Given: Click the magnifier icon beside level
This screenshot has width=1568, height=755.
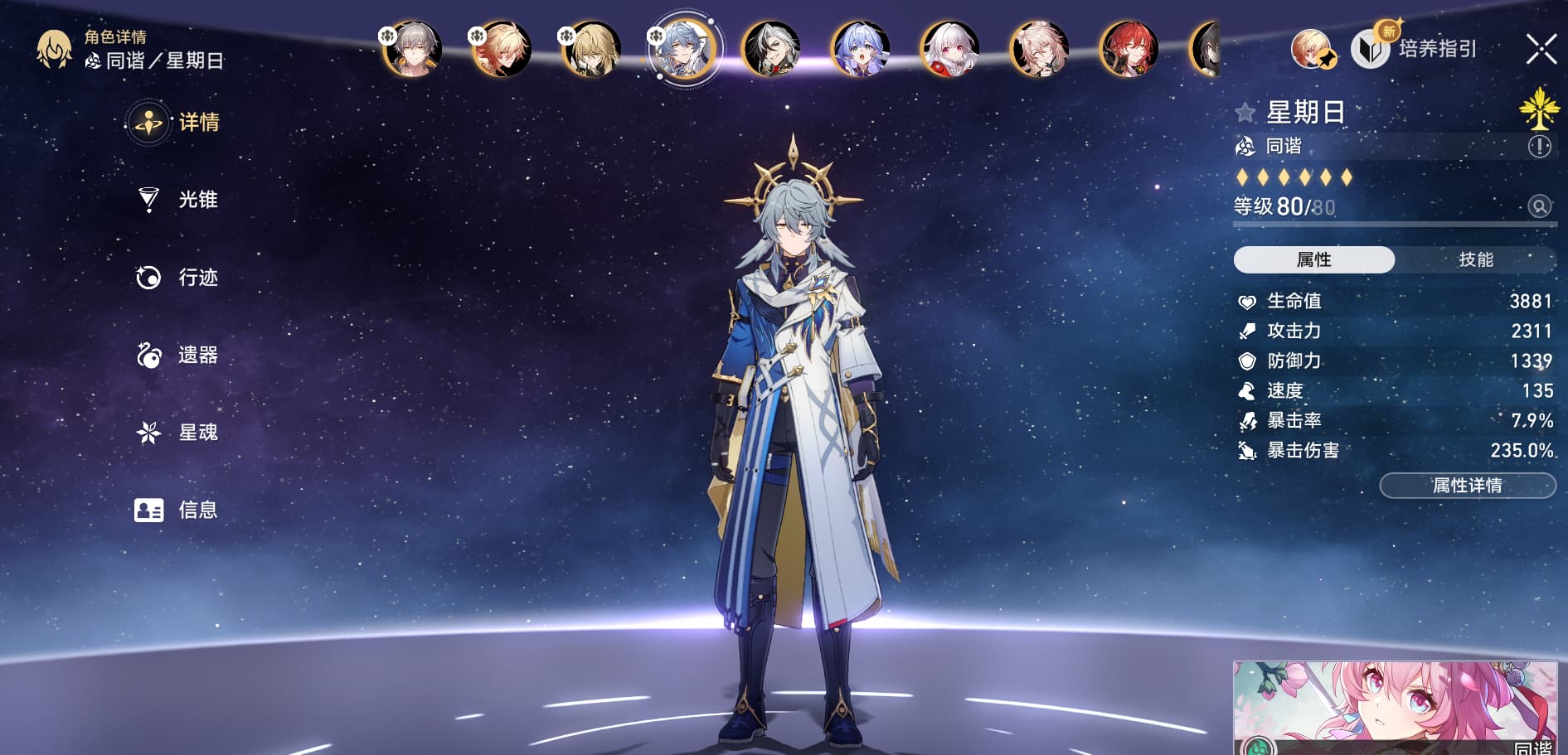Looking at the screenshot, I should (x=1539, y=206).
